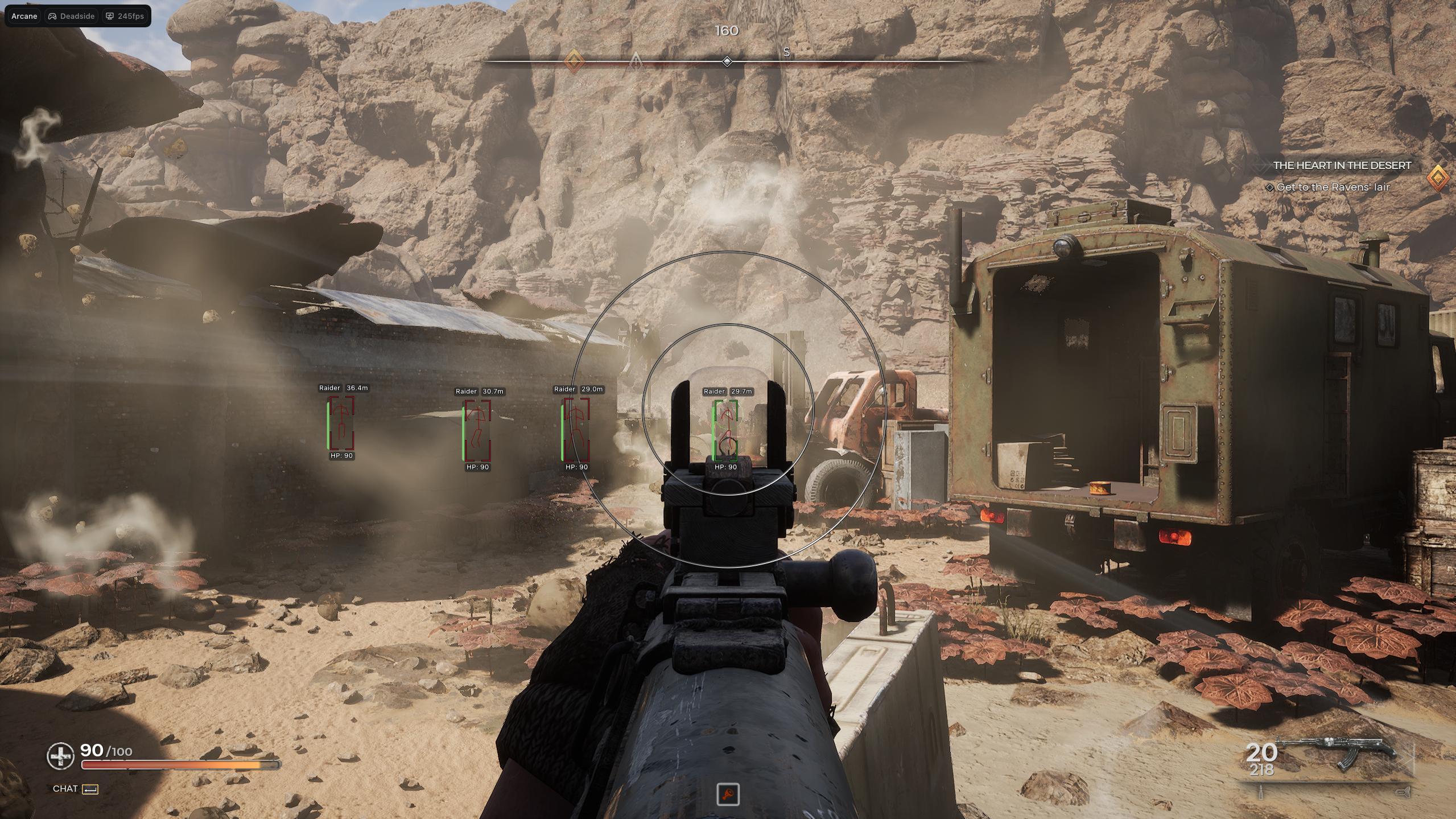This screenshot has height=819, width=1456.
Task: Open The Heart in the Desert quest tracker
Action: [1342, 166]
